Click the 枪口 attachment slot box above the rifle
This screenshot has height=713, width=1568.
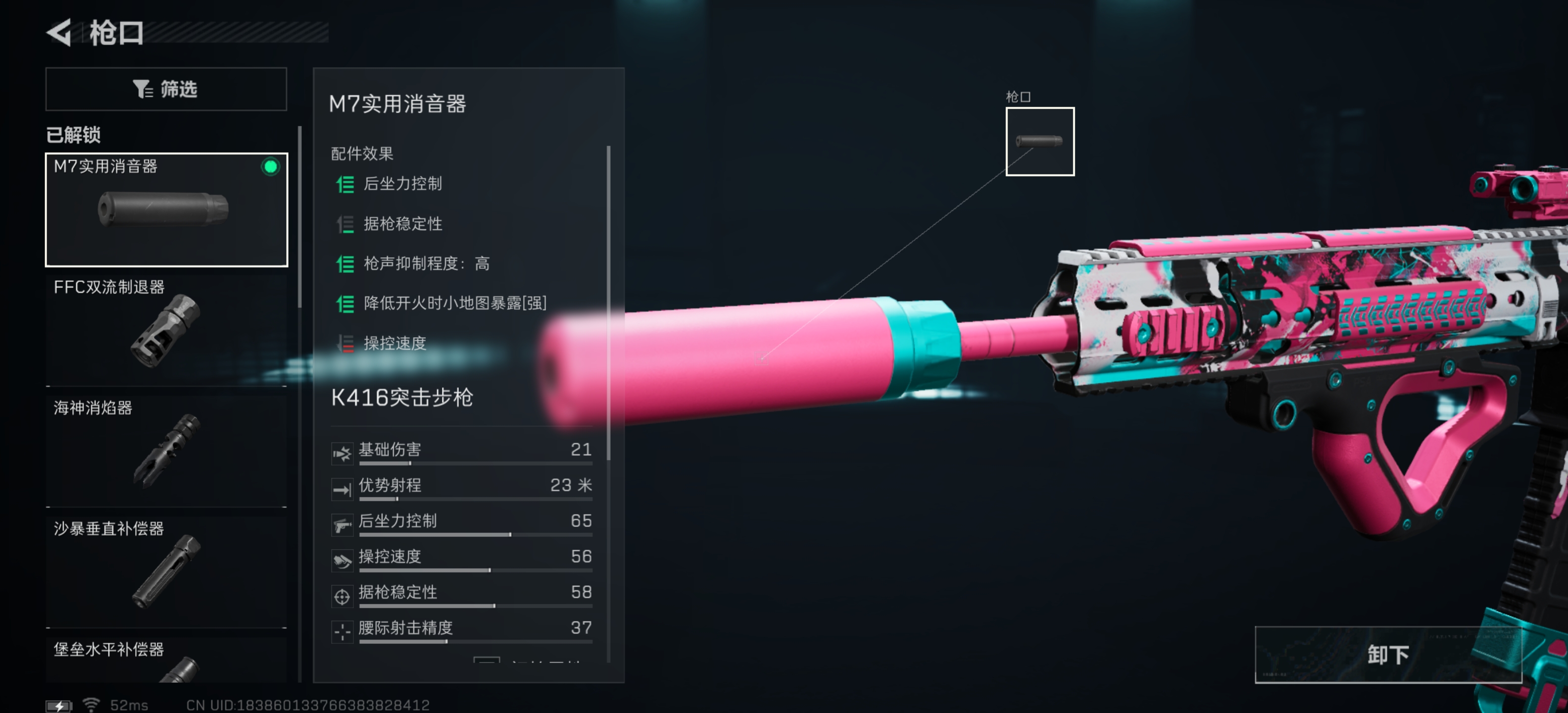pos(1040,141)
